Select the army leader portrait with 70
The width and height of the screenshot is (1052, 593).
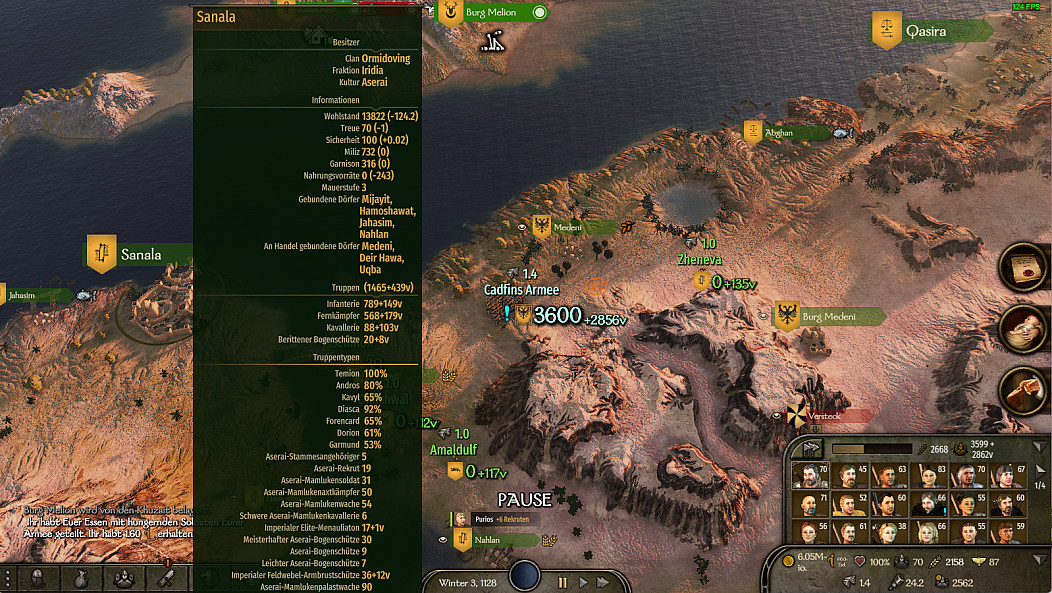(x=809, y=475)
